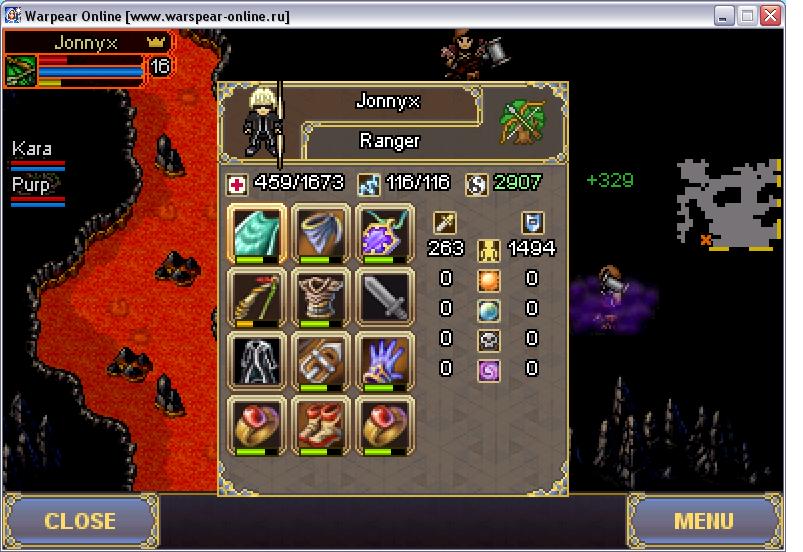Select the Ranger class crossbow emblem
Image resolution: width=803 pixels, height=552 pixels.
pyautogui.click(x=521, y=120)
